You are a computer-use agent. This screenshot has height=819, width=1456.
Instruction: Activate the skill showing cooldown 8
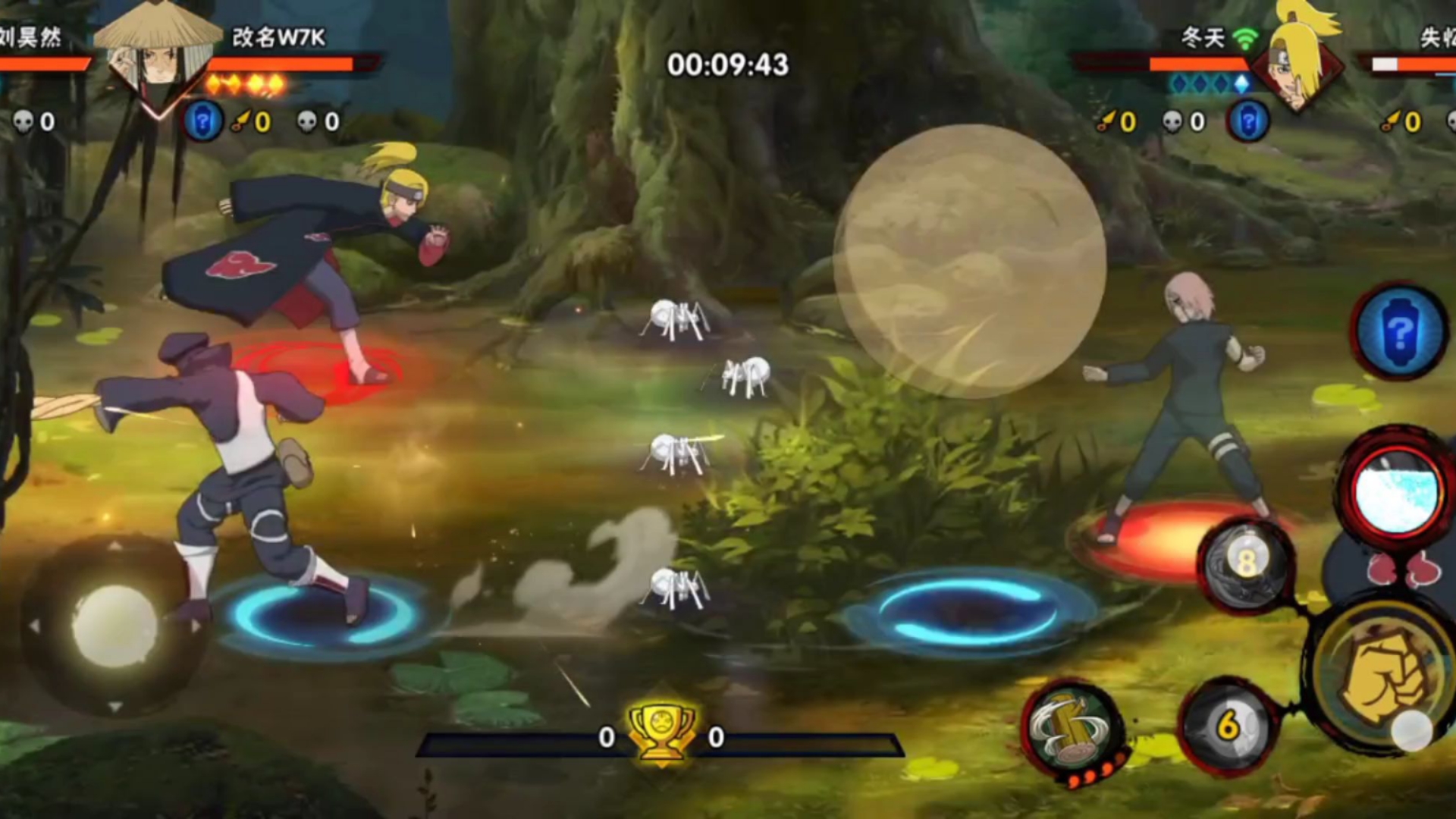(x=1247, y=565)
